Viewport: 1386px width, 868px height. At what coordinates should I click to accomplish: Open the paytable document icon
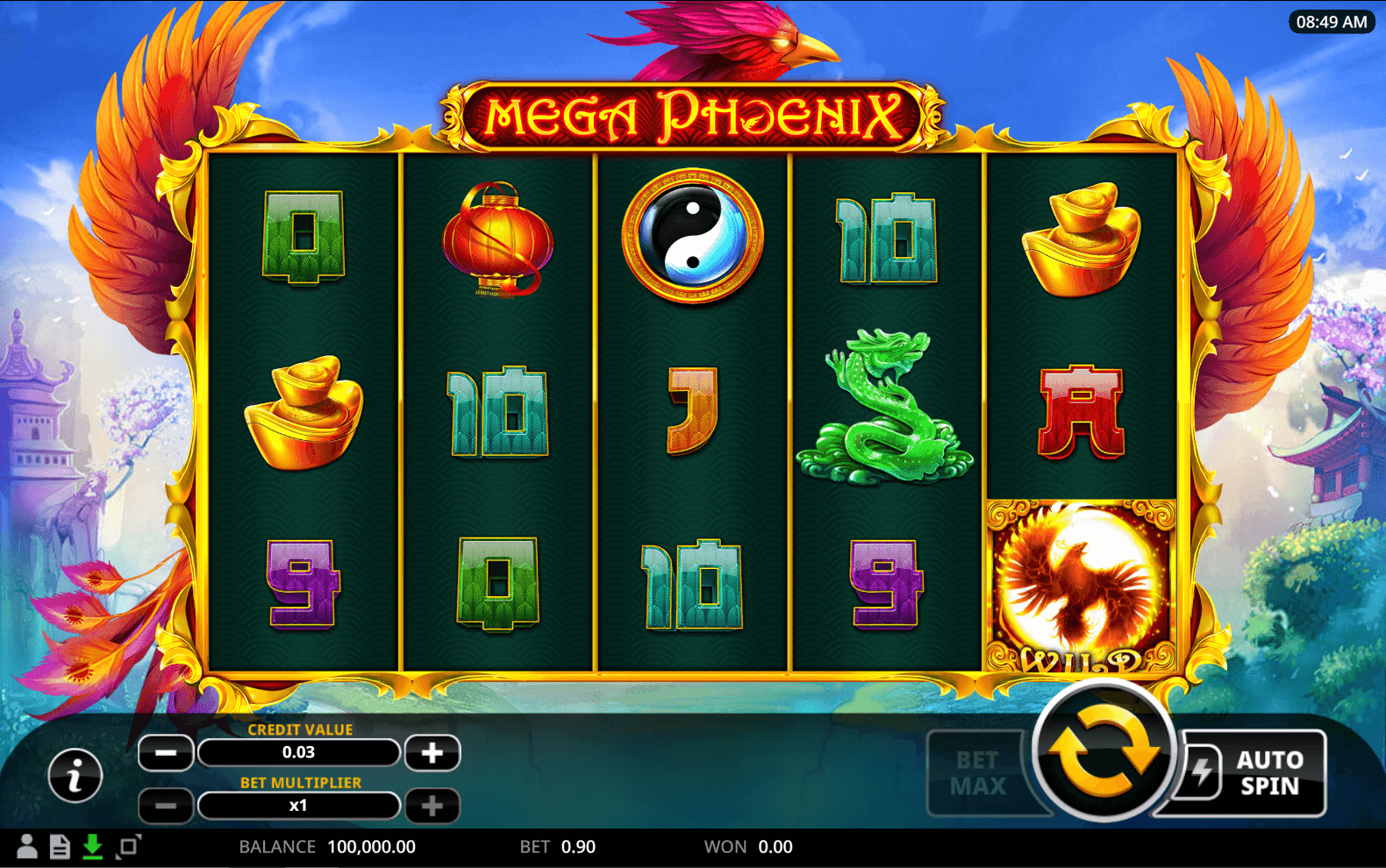[59, 846]
